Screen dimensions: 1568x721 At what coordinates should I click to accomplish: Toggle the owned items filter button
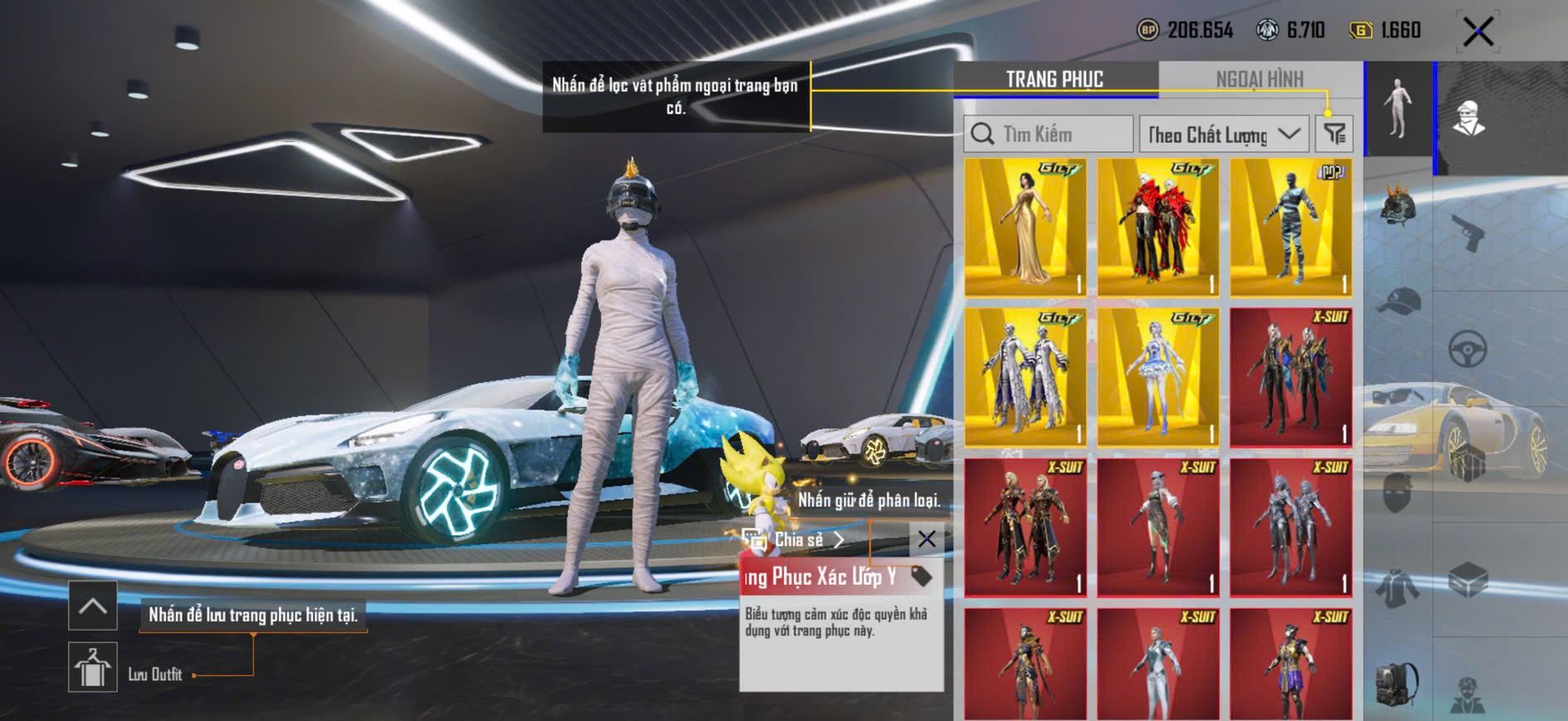1335,134
